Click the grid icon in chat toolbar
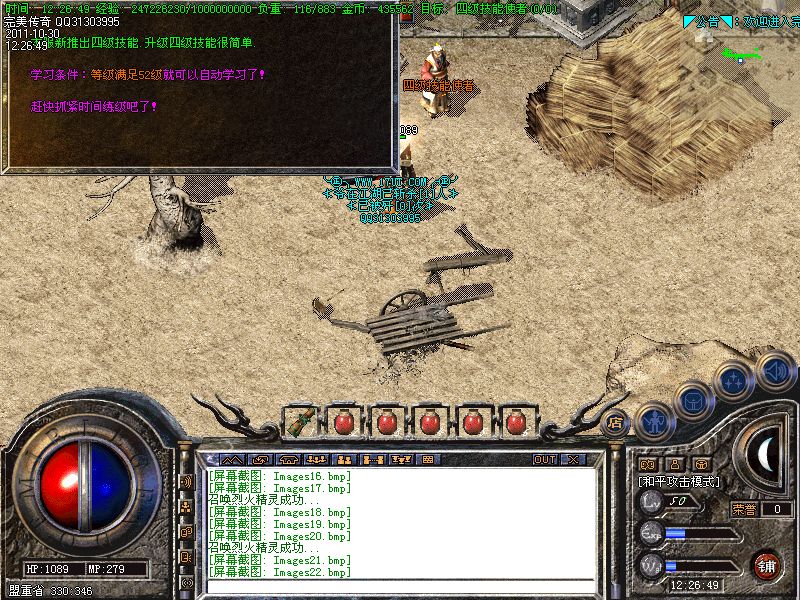Viewport: 800px width, 600px height. pos(427,460)
